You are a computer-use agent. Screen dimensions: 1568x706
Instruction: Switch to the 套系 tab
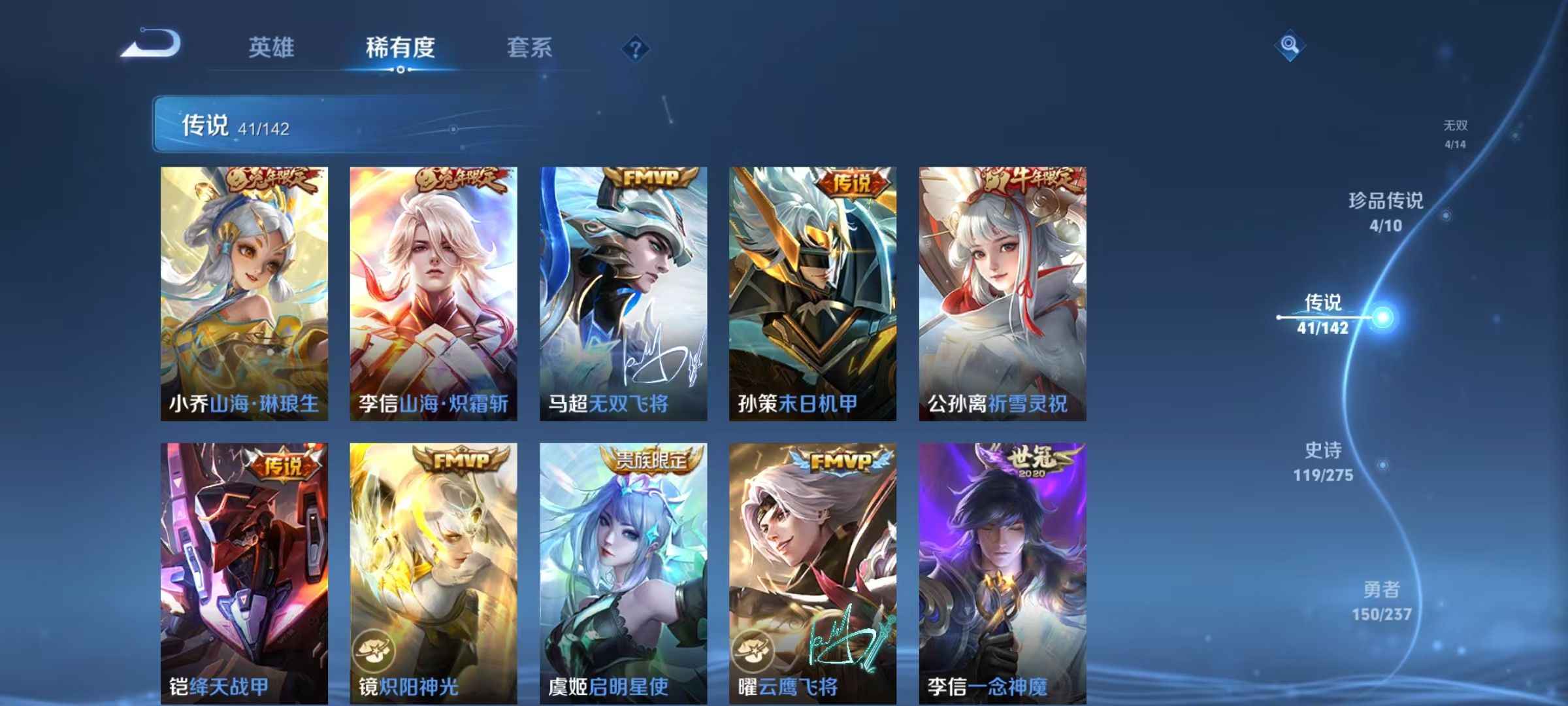pos(531,48)
